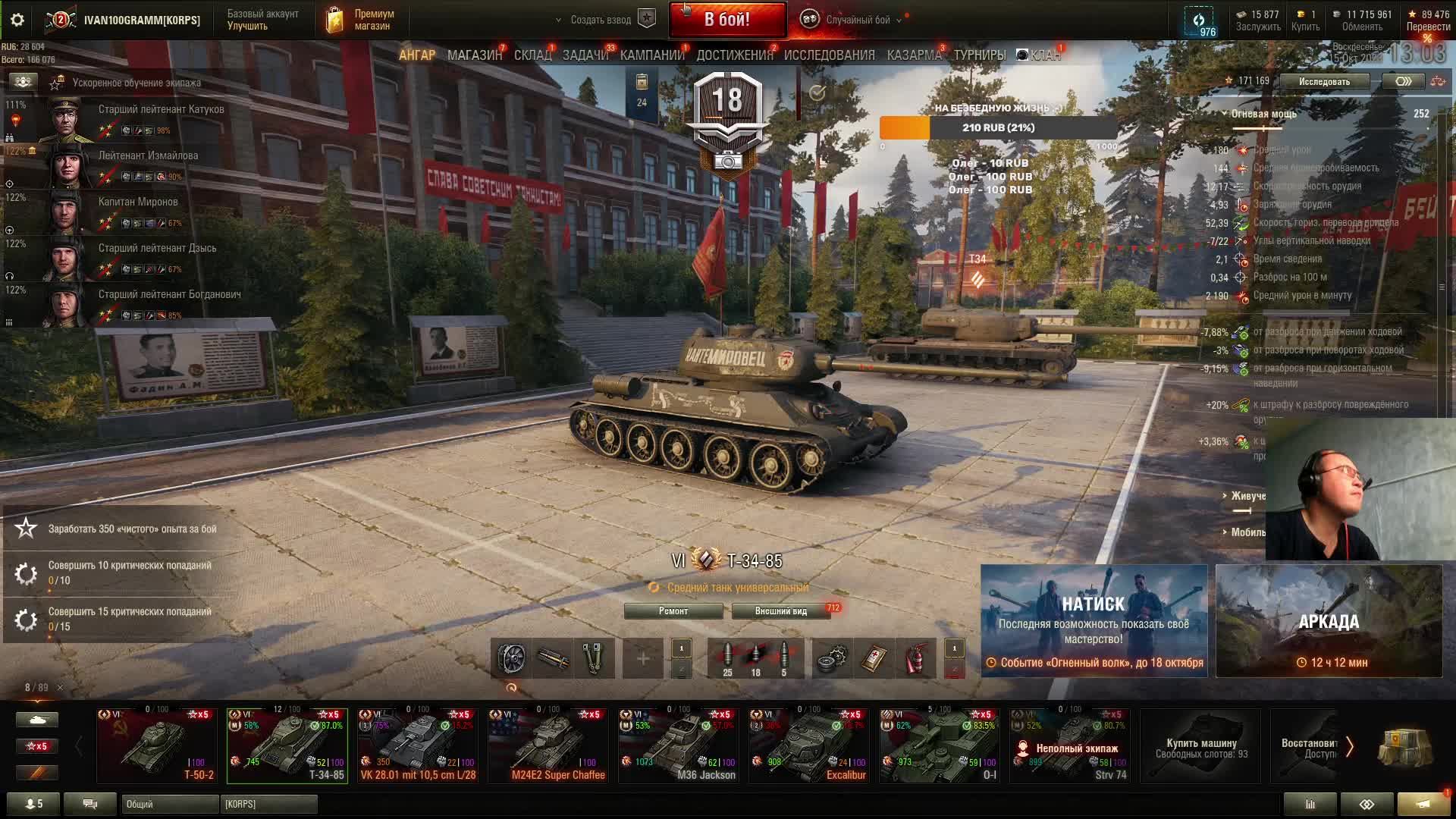Open the «Казарма» tab

(914, 55)
